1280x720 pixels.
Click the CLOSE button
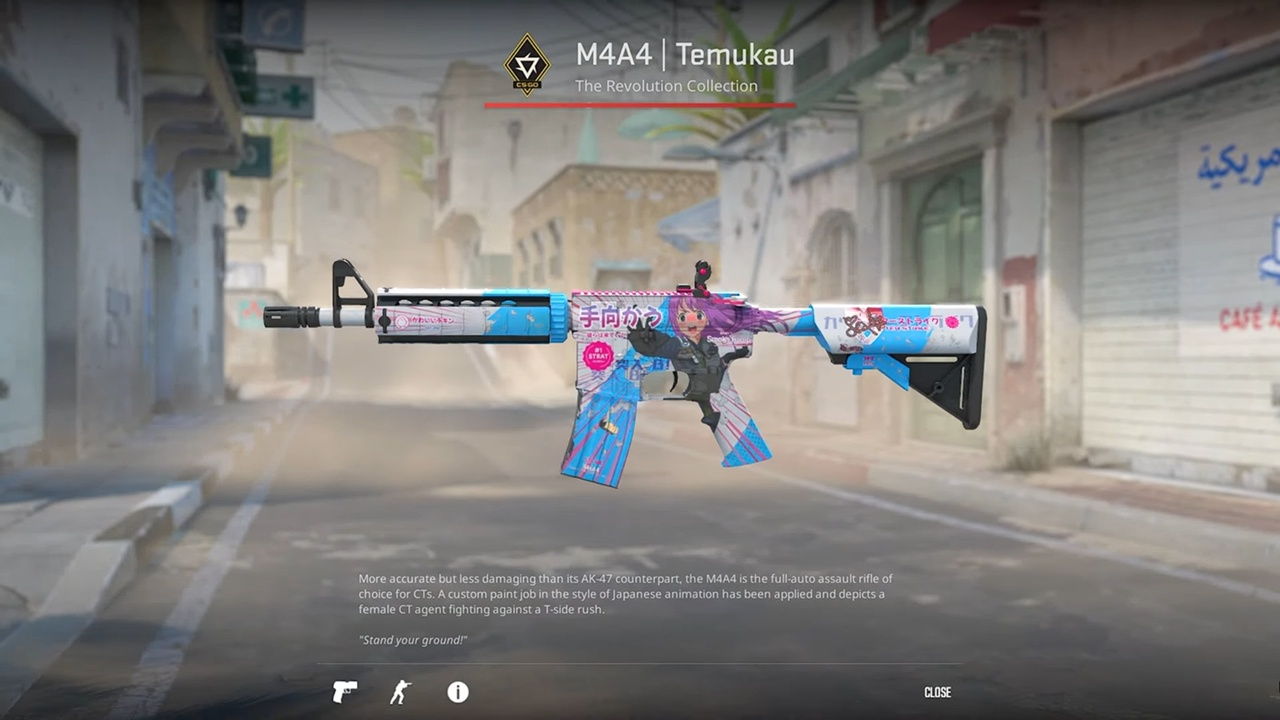click(x=938, y=691)
